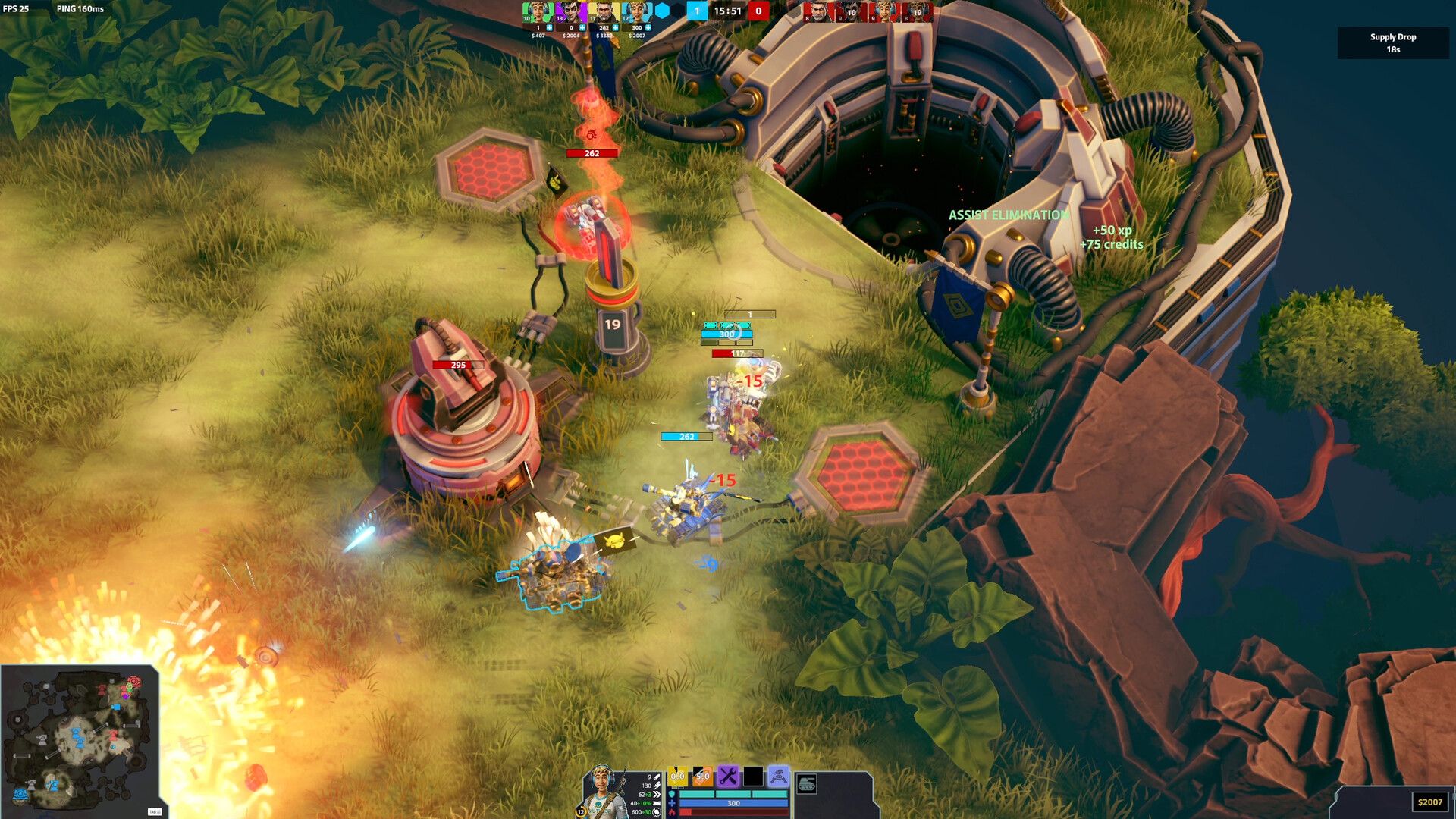
Task: Click the red enemy base on minimap
Action: [134, 682]
